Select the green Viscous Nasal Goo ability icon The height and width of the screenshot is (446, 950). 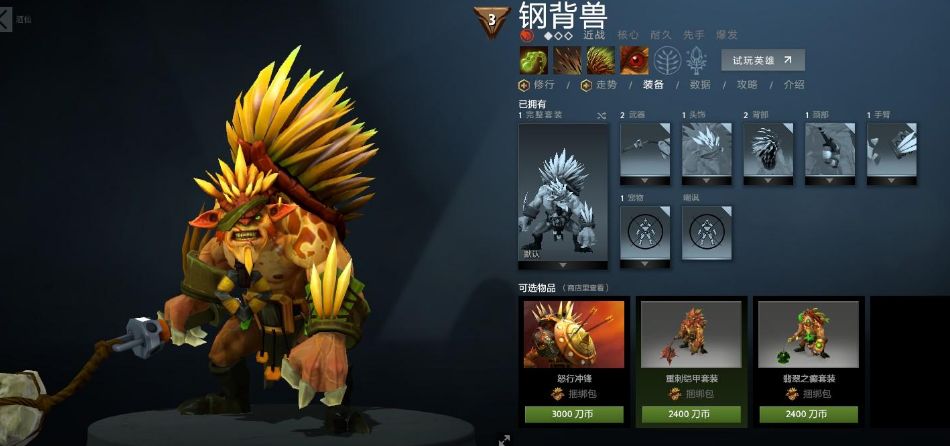pyautogui.click(x=533, y=60)
